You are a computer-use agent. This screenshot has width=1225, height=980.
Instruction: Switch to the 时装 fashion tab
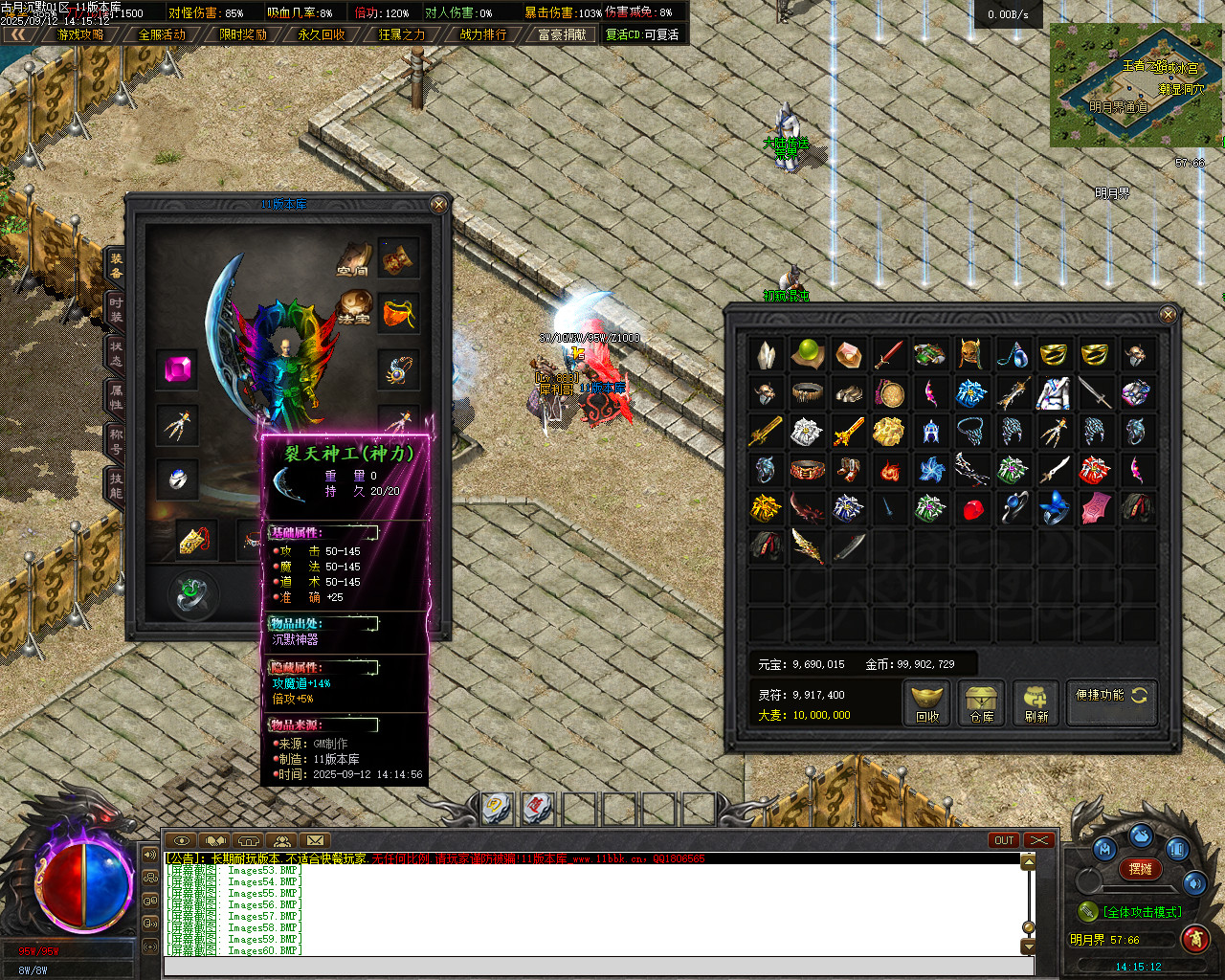point(115,308)
